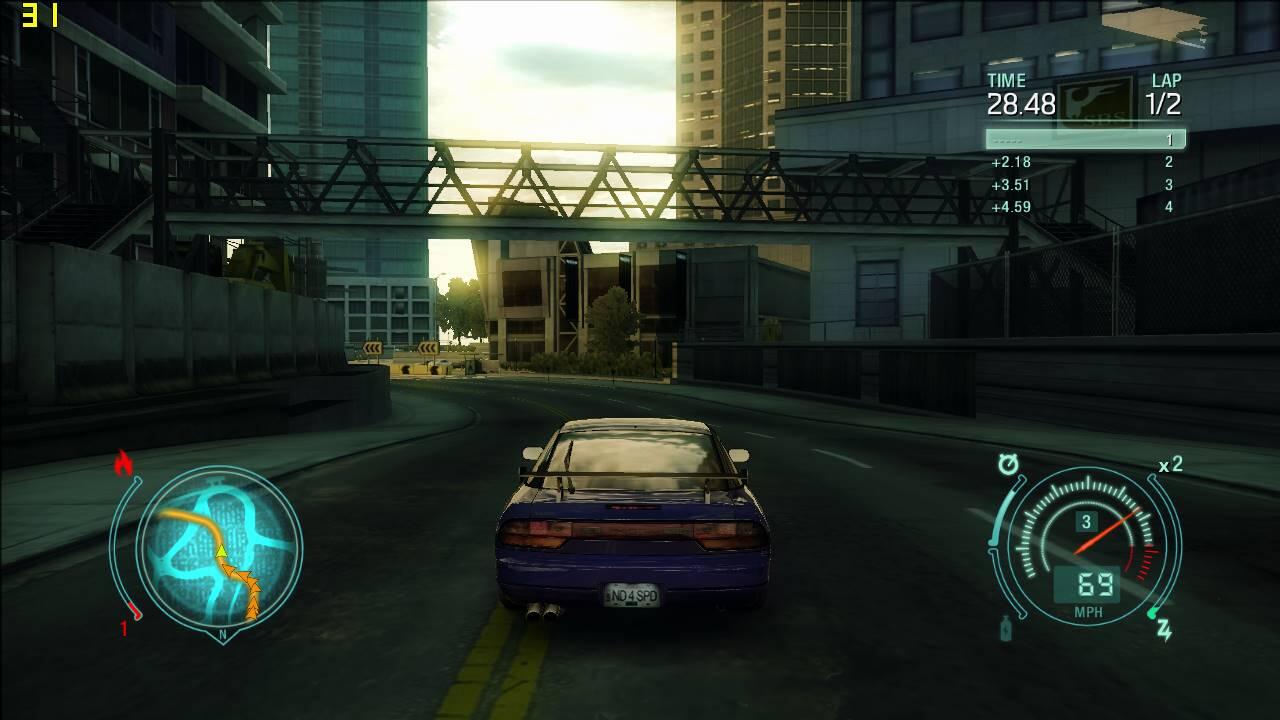Select the nitrous bottle icon

tap(1005, 628)
